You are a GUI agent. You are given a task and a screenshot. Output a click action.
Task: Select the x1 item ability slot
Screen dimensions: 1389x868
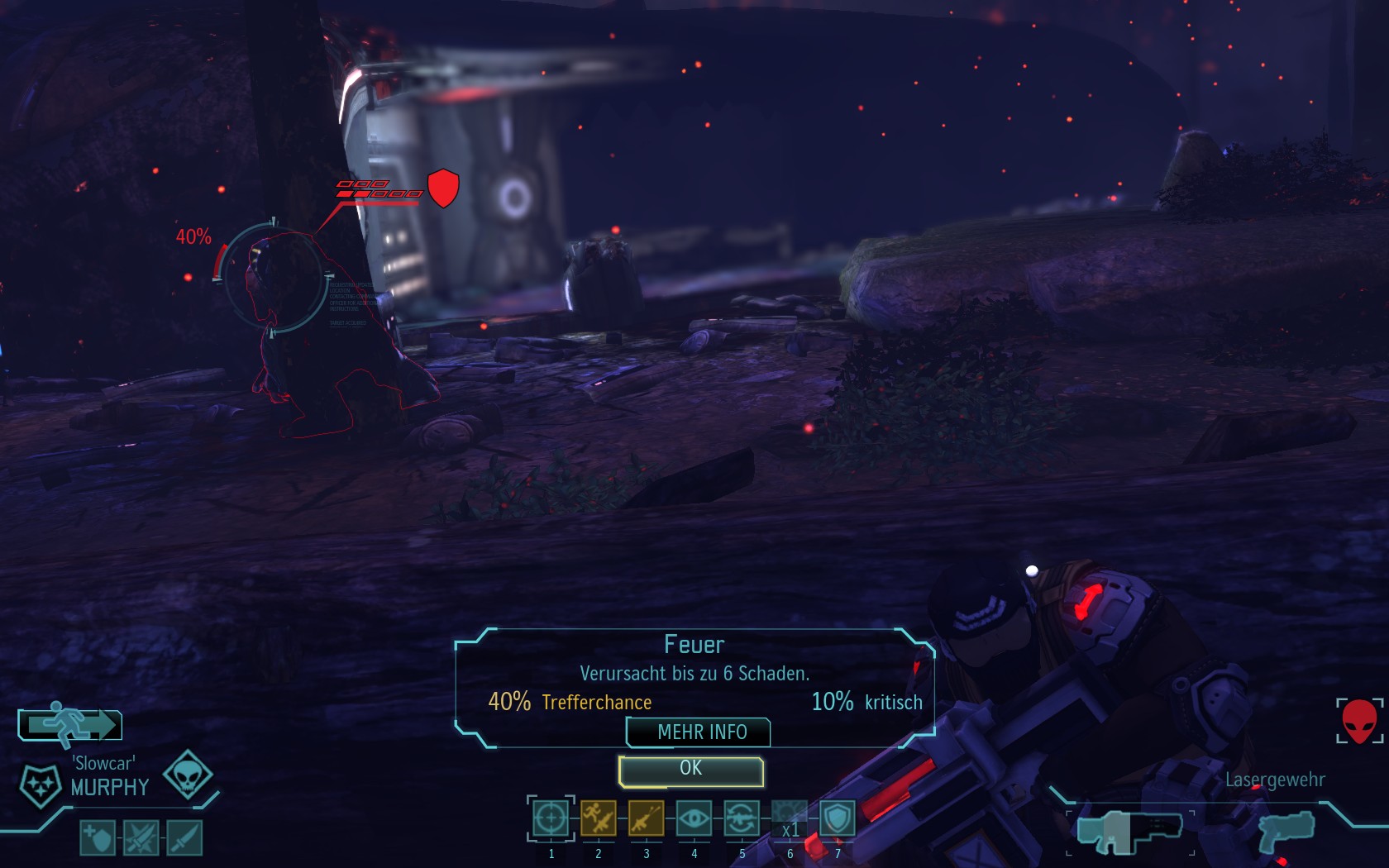click(790, 820)
